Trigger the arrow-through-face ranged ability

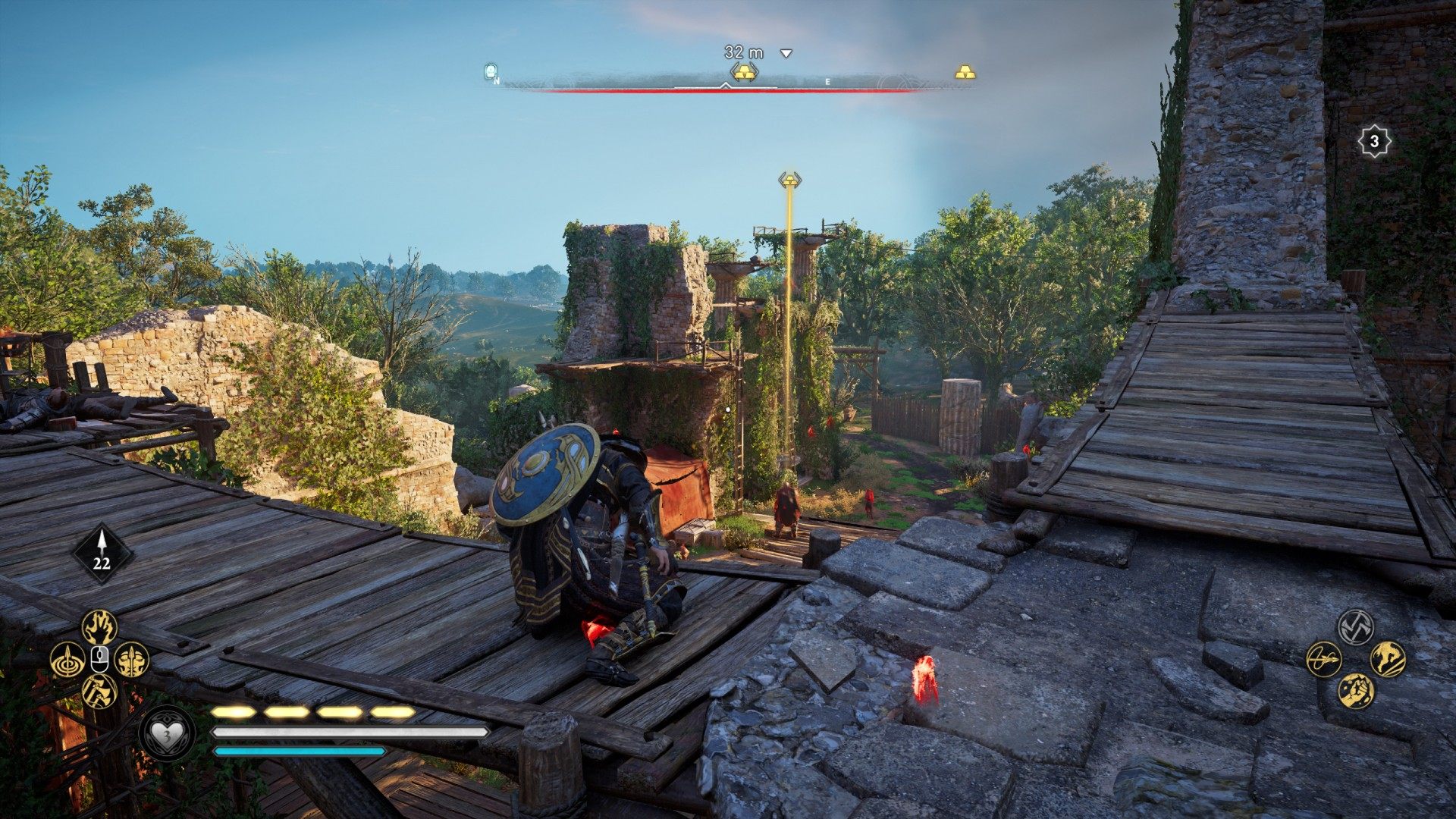tap(132, 660)
